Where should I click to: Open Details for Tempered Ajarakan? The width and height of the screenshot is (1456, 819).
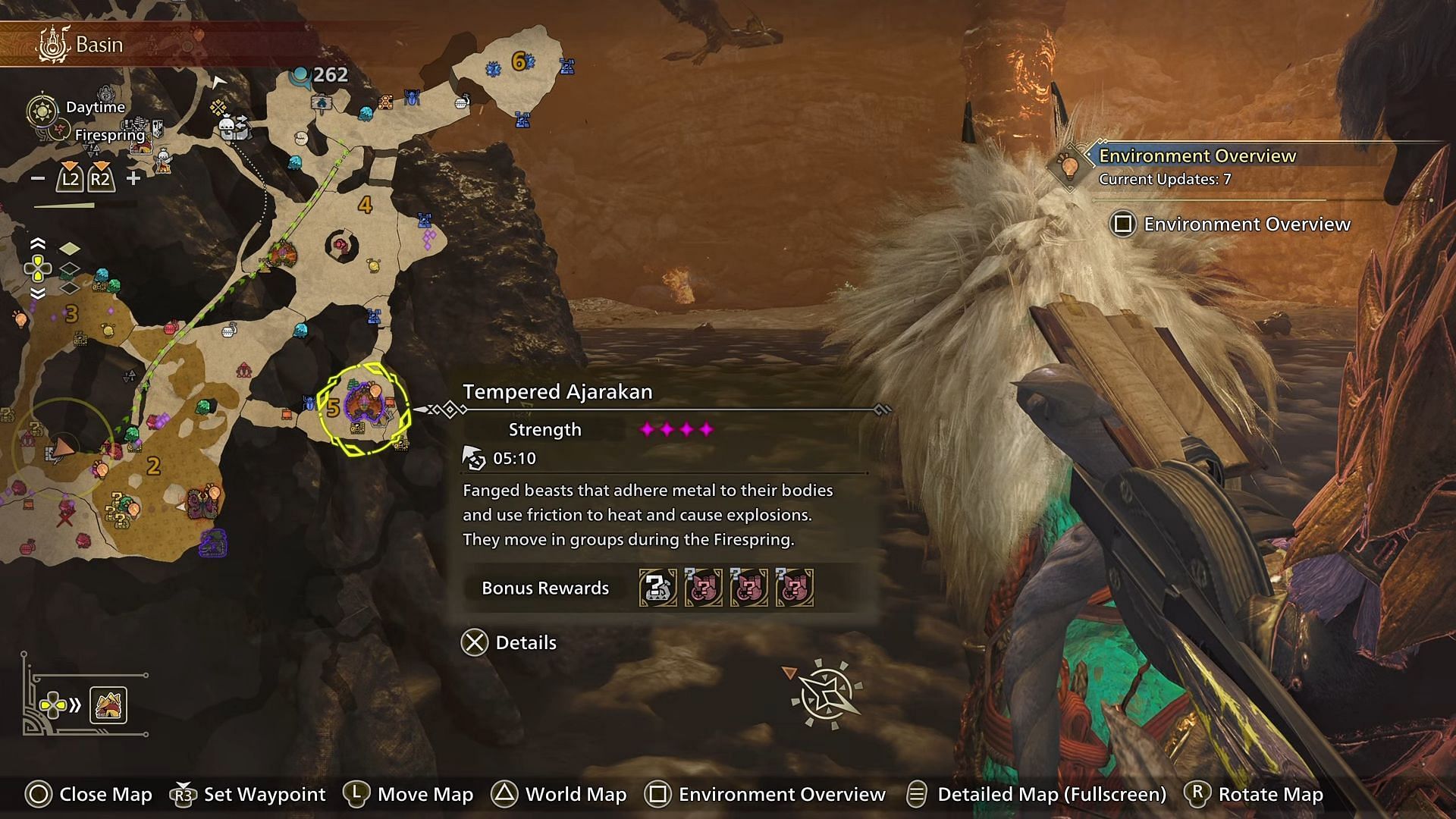510,643
